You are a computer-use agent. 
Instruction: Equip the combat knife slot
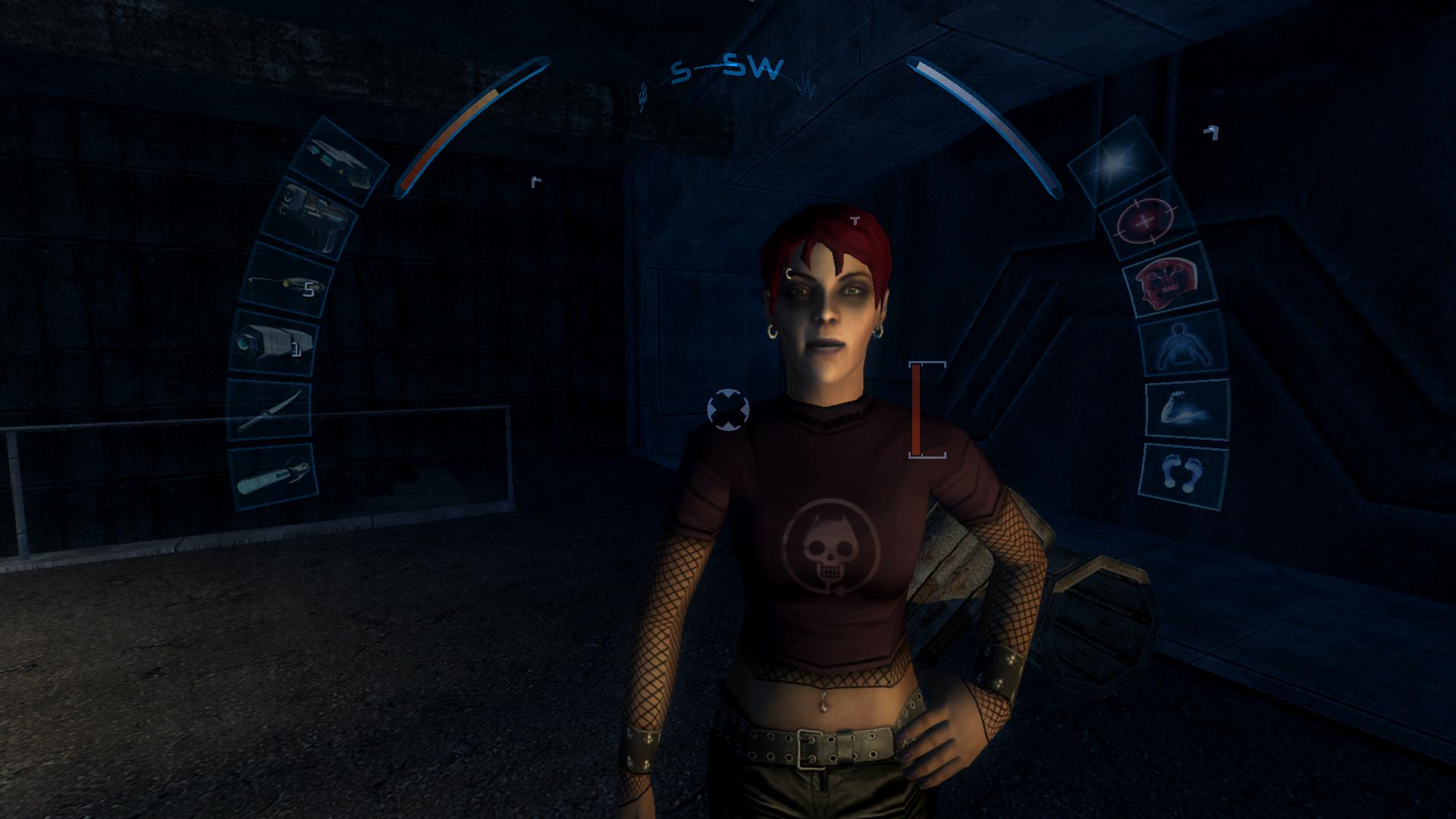coord(269,409)
